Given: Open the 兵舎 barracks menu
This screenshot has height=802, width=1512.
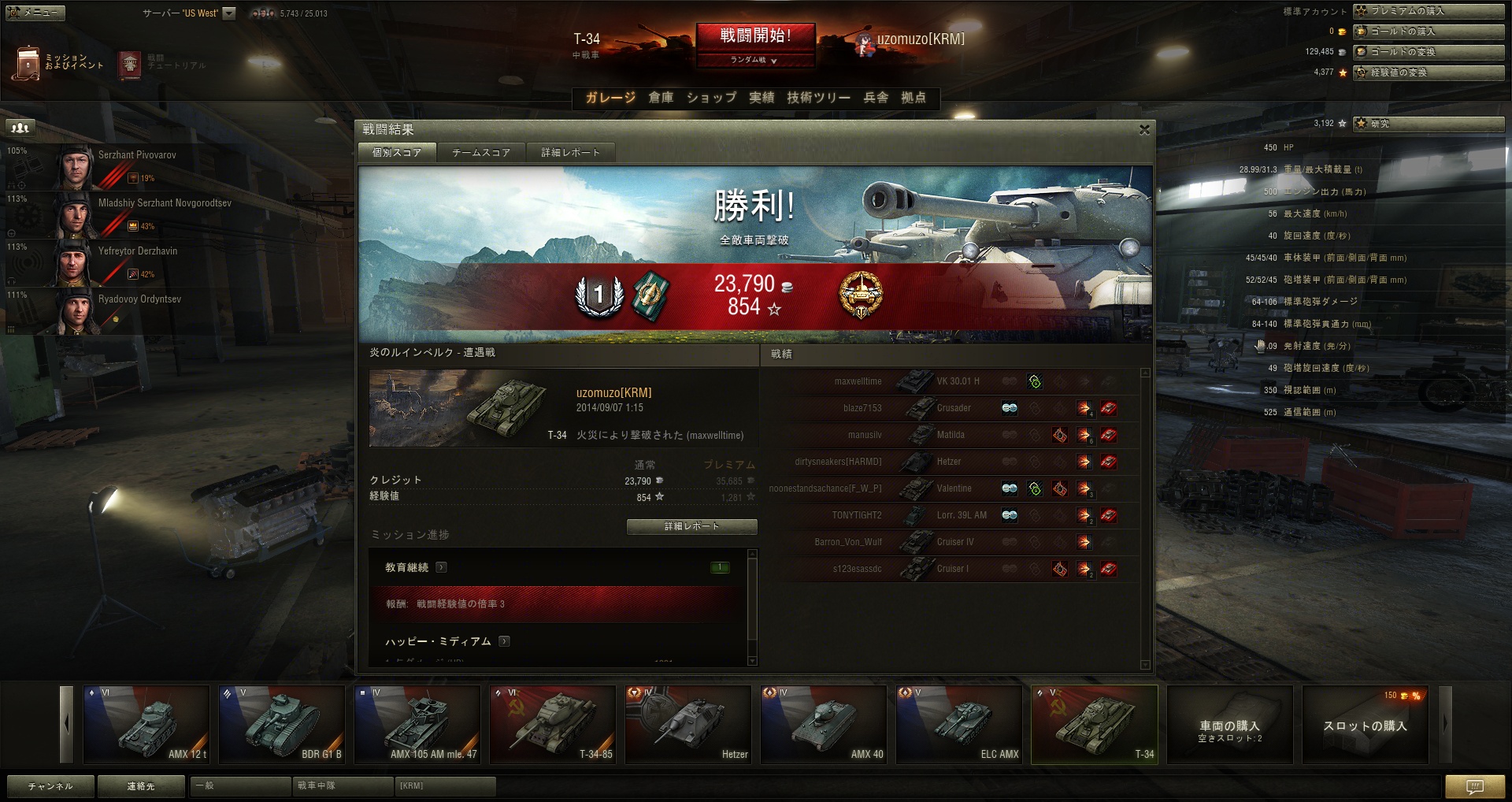Looking at the screenshot, I should tap(876, 98).
